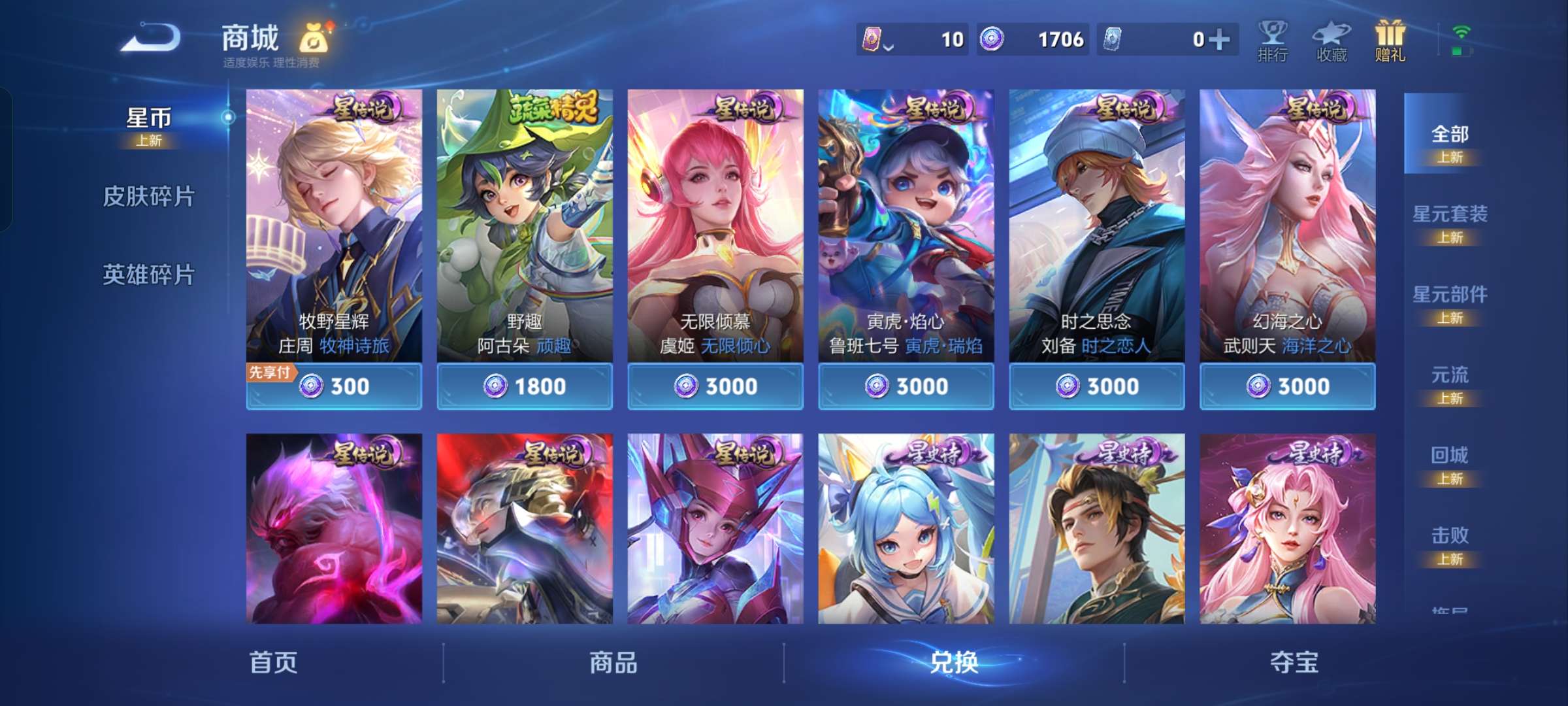
Task: Open the leaderboard via the 排行 trophy icon
Action: (x=1270, y=41)
